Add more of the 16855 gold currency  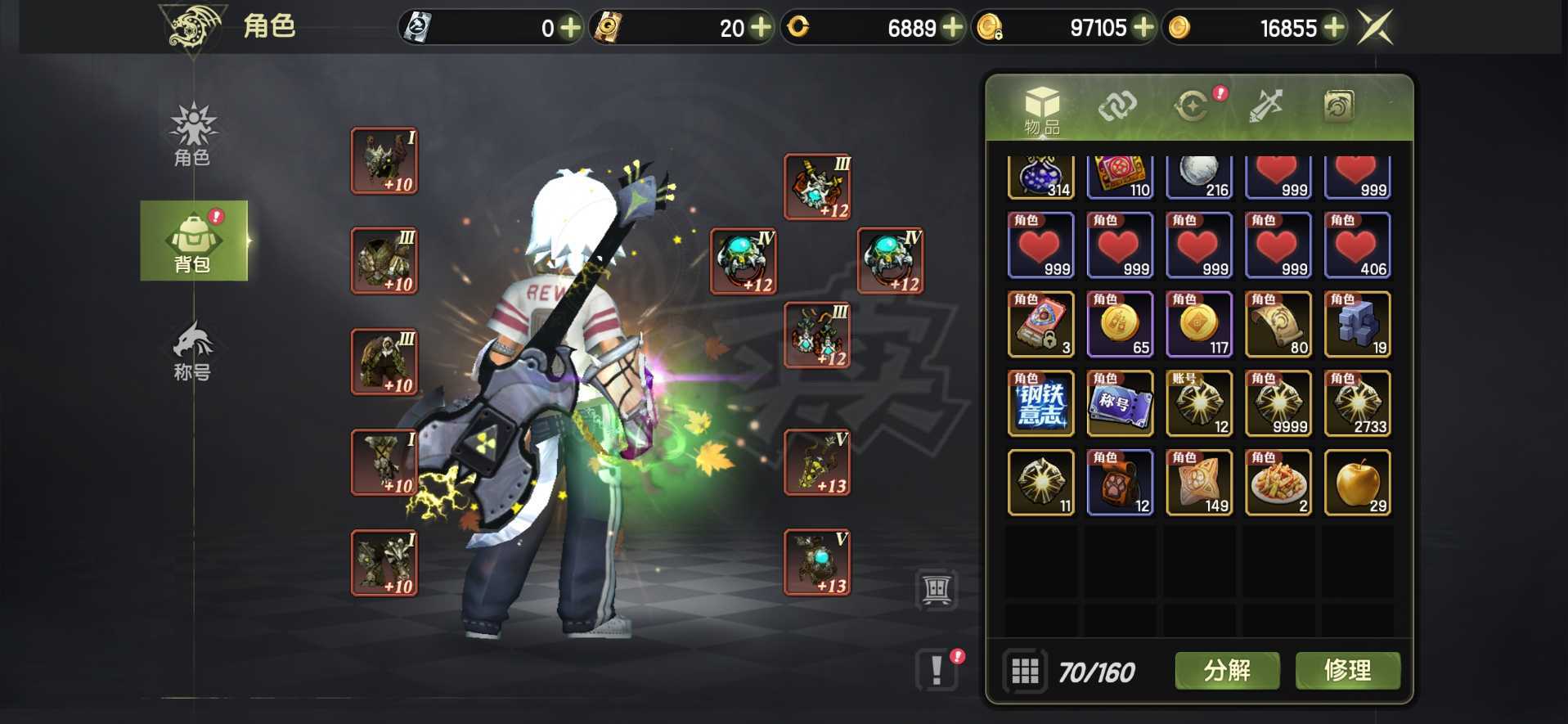pyautogui.click(x=1334, y=28)
